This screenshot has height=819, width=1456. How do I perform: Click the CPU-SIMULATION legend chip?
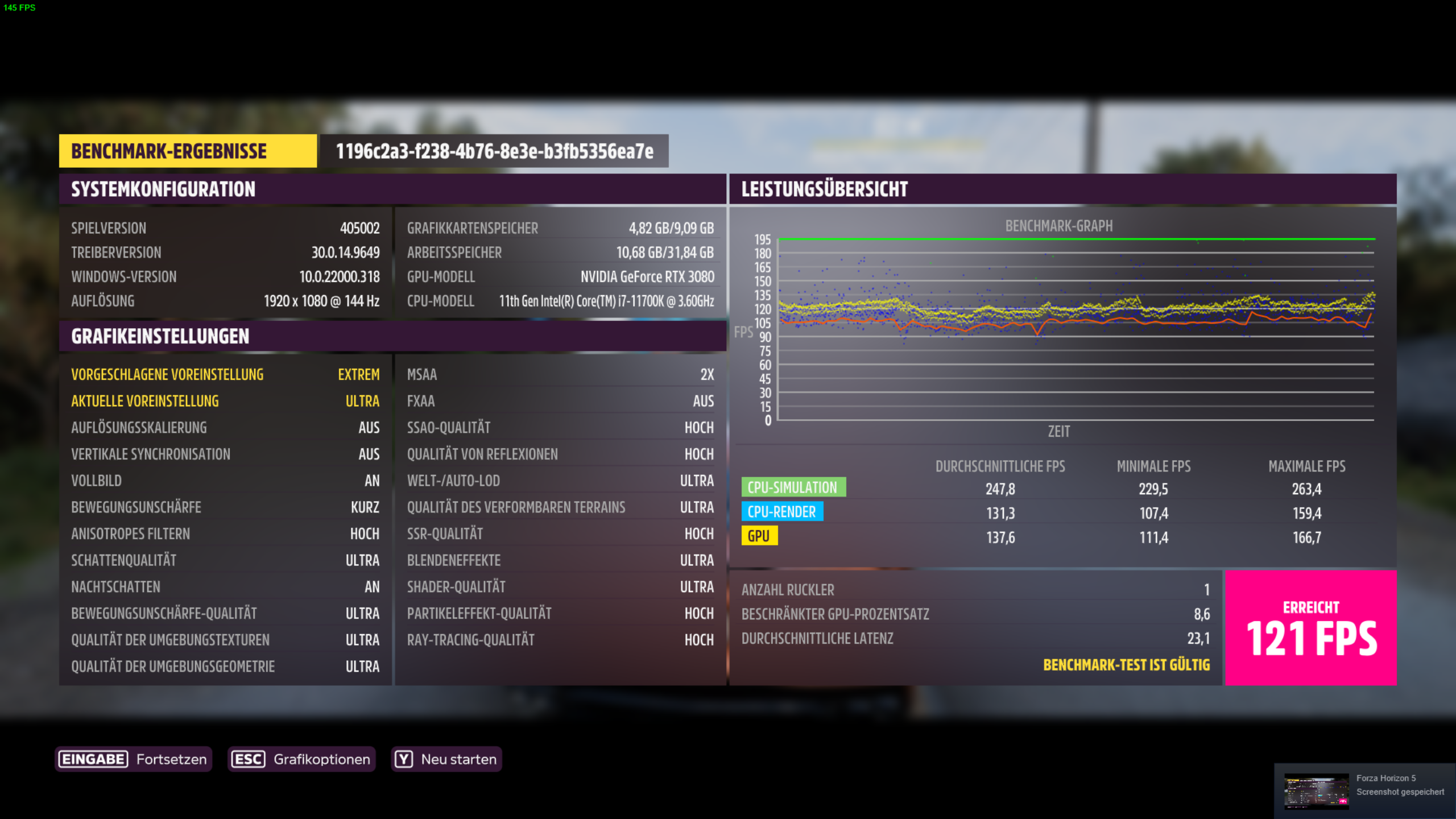(793, 487)
